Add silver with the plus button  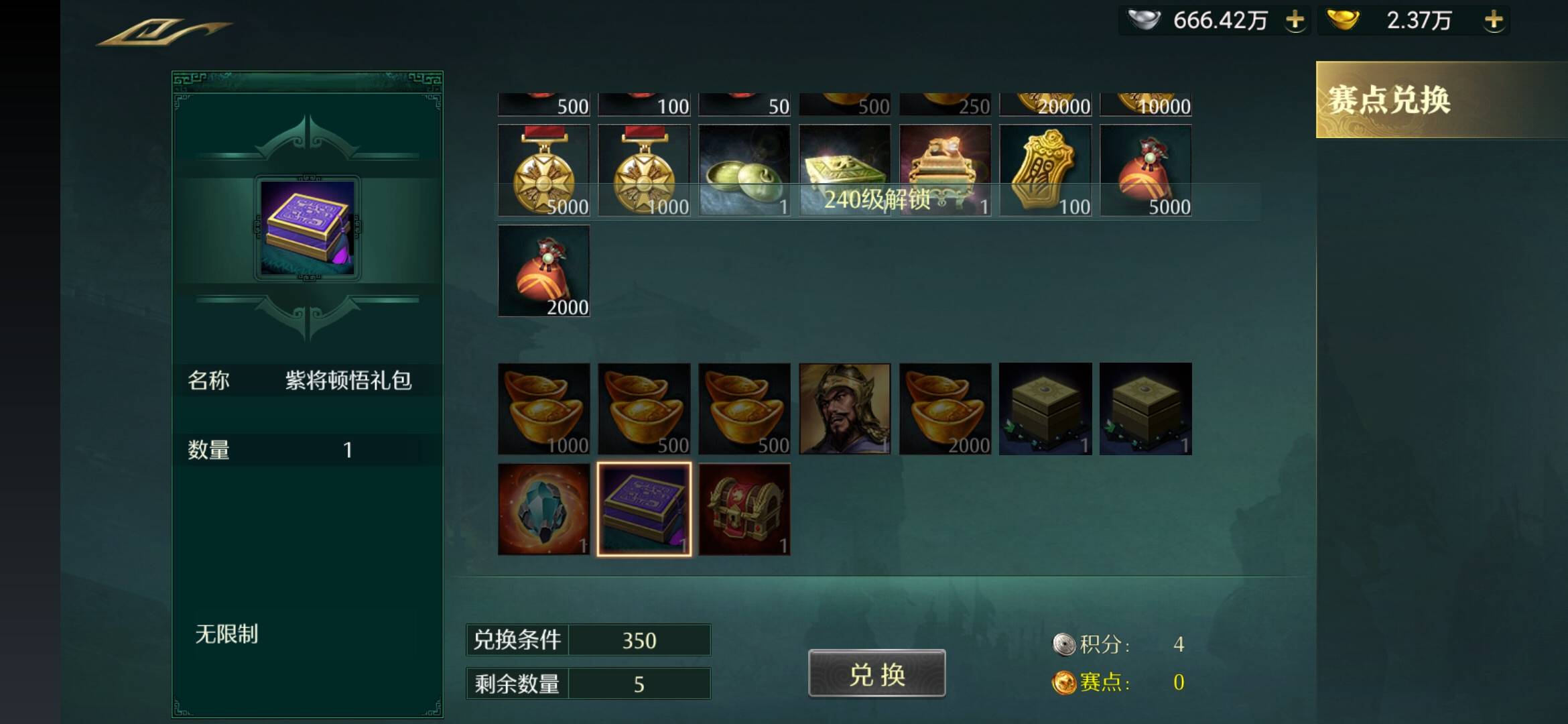[1295, 20]
